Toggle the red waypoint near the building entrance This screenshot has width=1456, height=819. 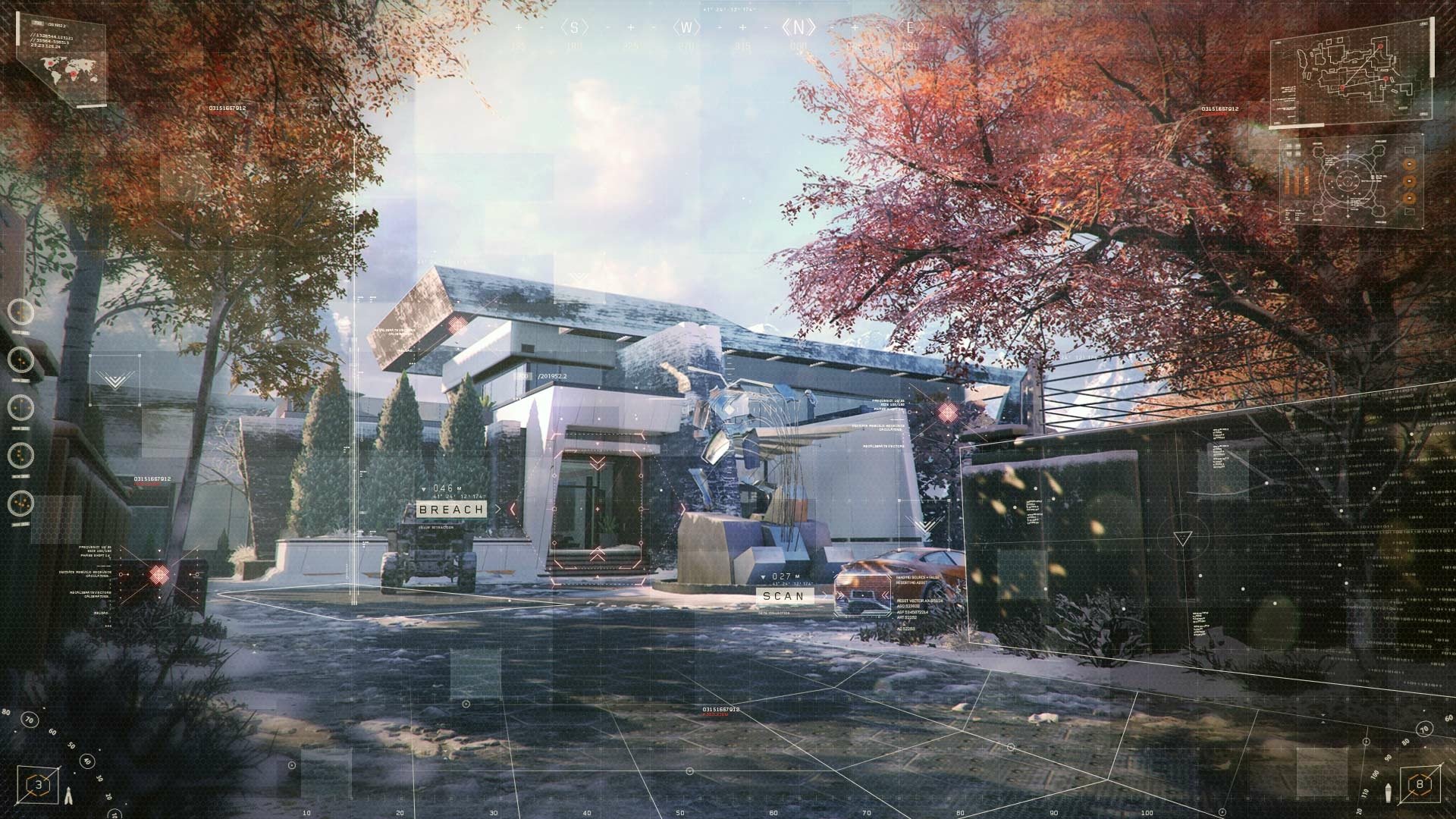coord(598,510)
